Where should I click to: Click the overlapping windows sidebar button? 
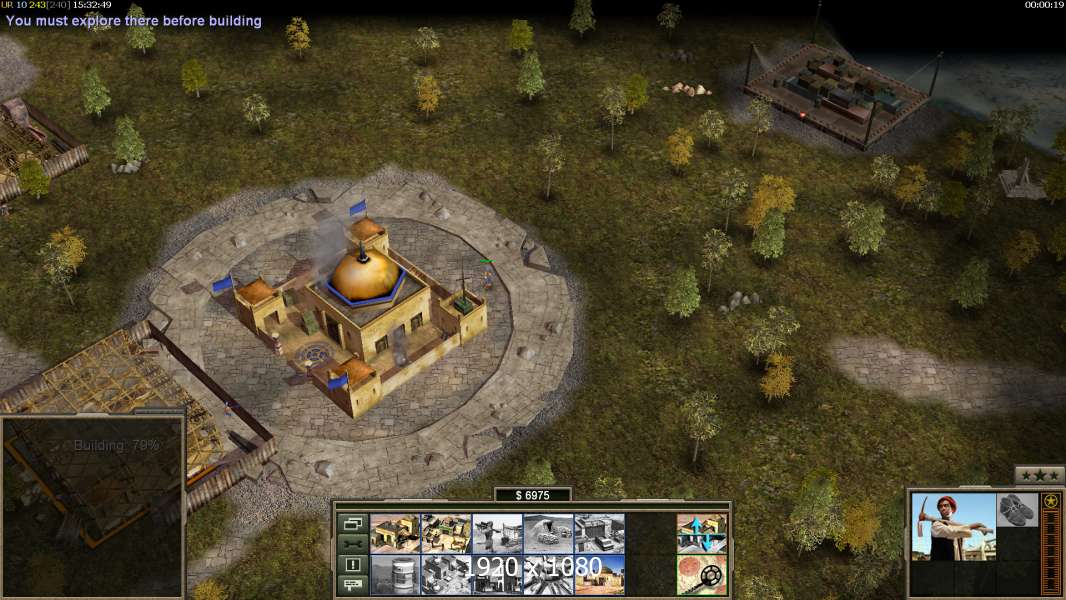[x=352, y=523]
